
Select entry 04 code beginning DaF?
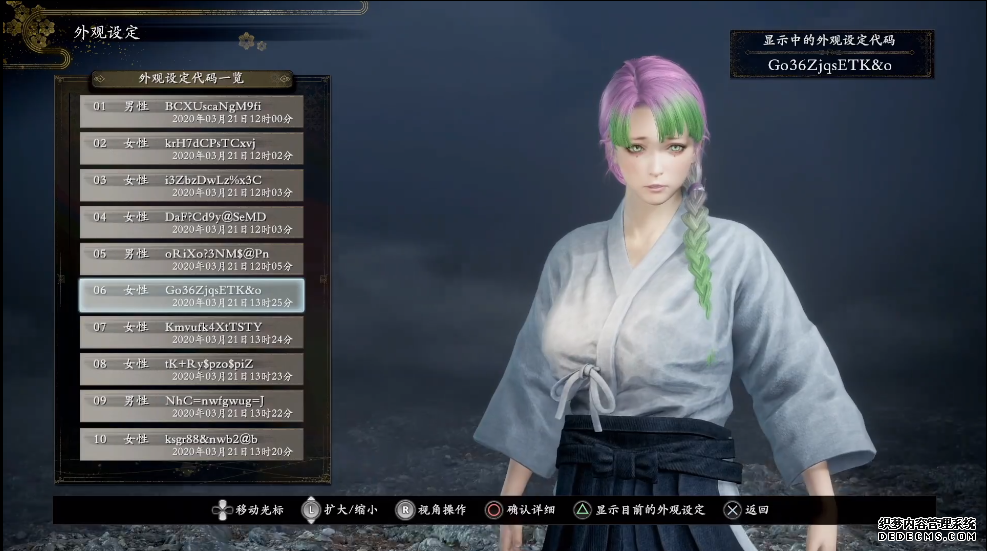(191, 222)
